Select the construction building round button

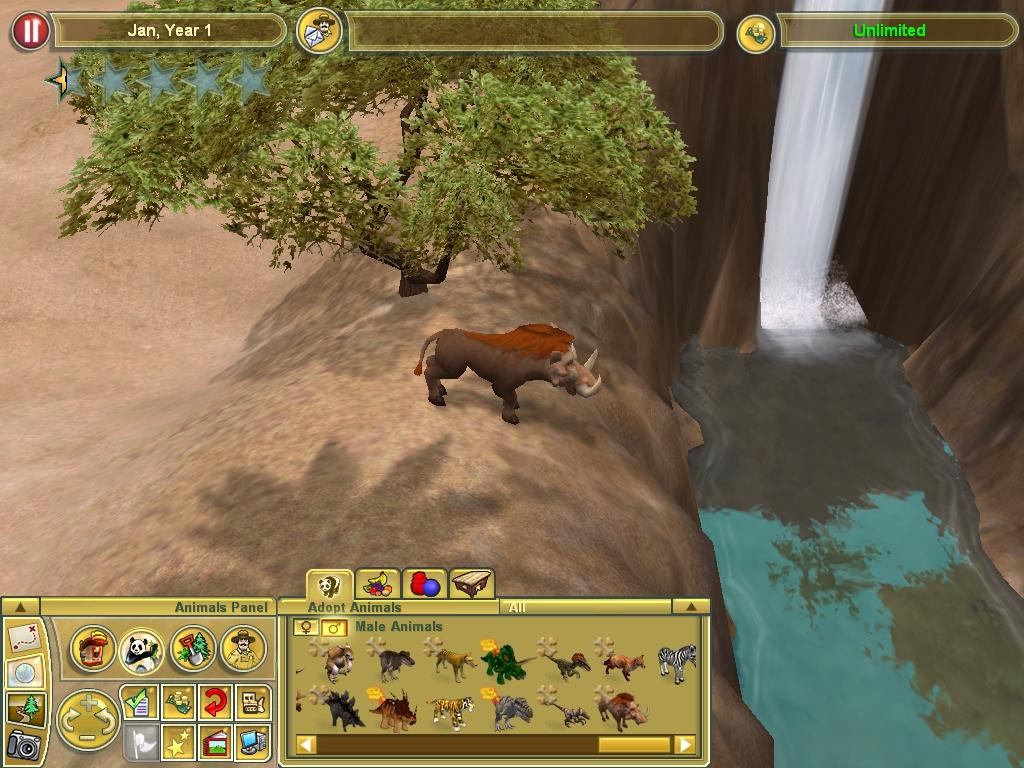93,649
